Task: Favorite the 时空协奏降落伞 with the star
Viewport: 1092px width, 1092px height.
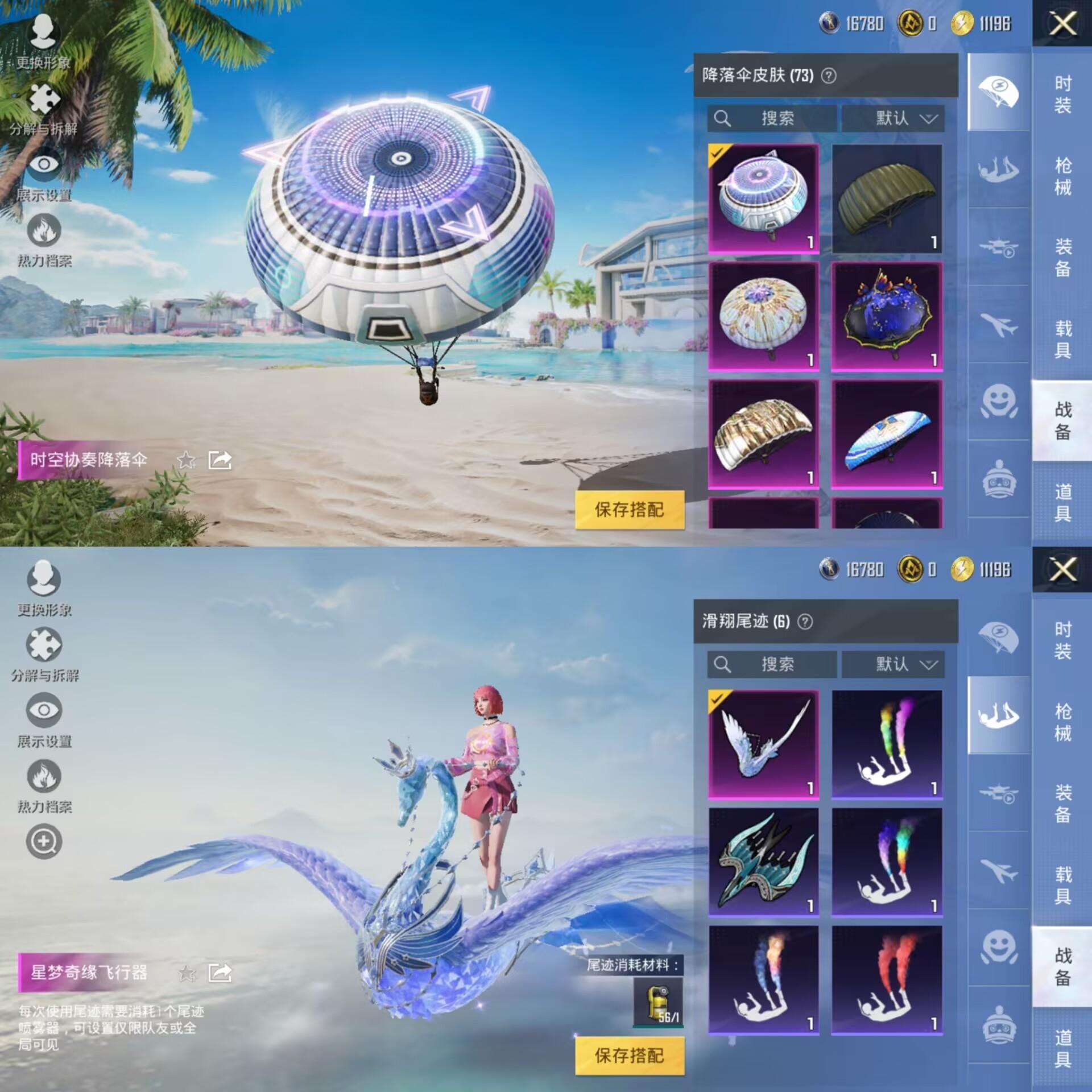Action: pos(187,460)
